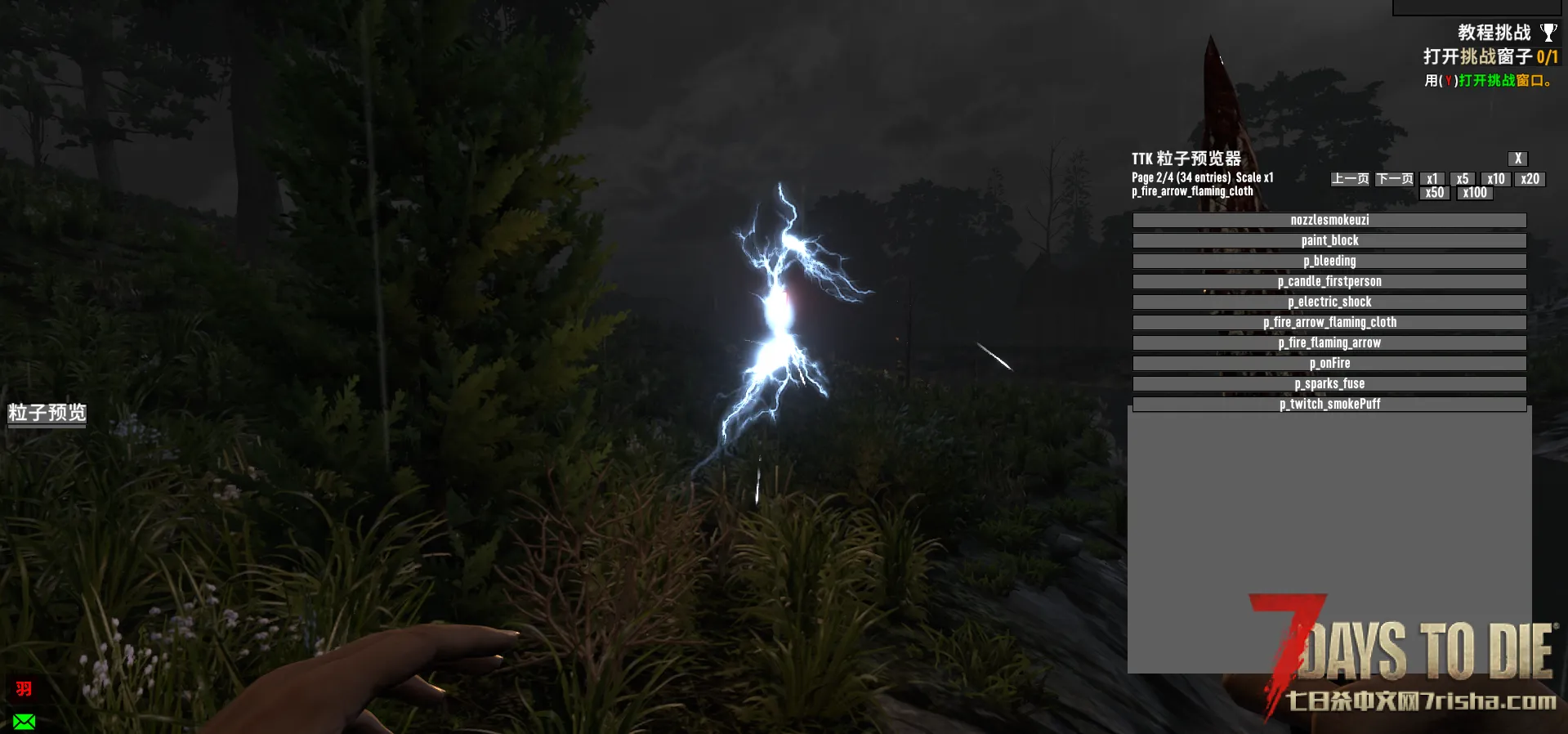
Task: Show the p_sparks_fuse particle
Action: [1329, 383]
